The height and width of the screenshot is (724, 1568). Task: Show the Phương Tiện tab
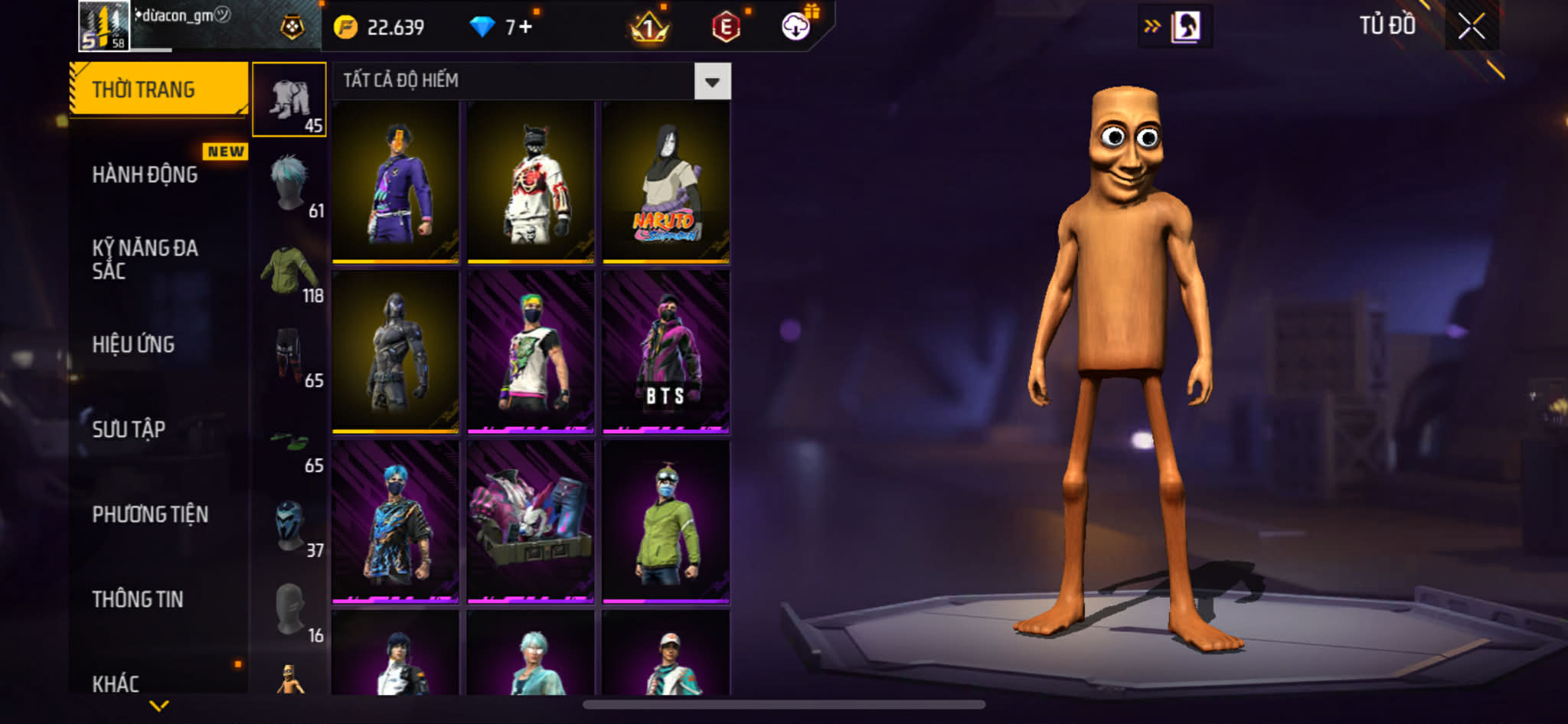click(x=150, y=514)
